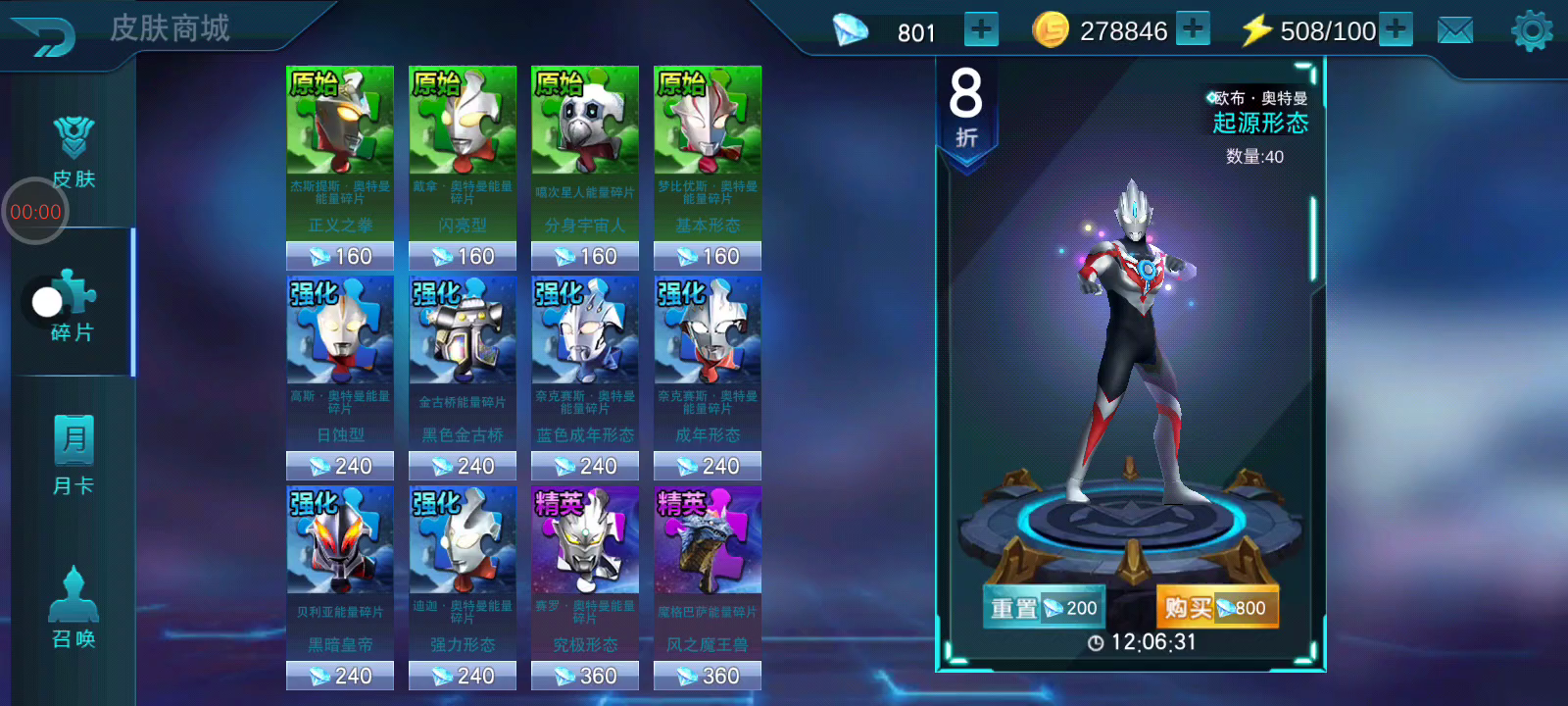Image resolution: width=1568 pixels, height=706 pixels.
Task: Add gold coins with the plus button
Action: (1193, 29)
